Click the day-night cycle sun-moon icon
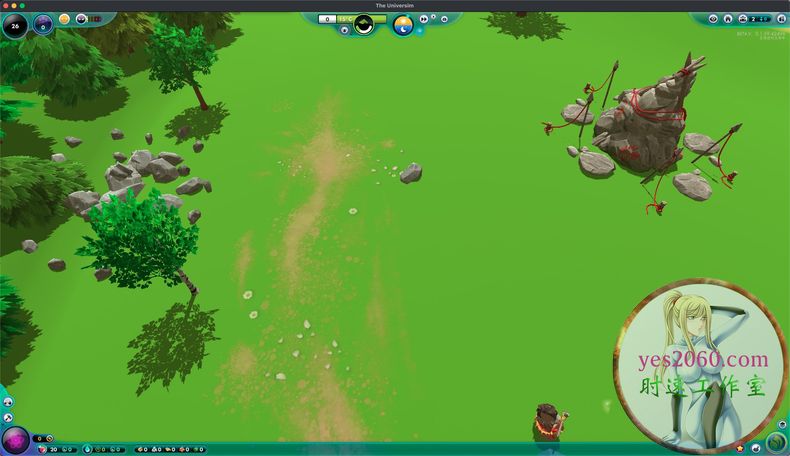The image size is (790, 456). tap(402, 24)
